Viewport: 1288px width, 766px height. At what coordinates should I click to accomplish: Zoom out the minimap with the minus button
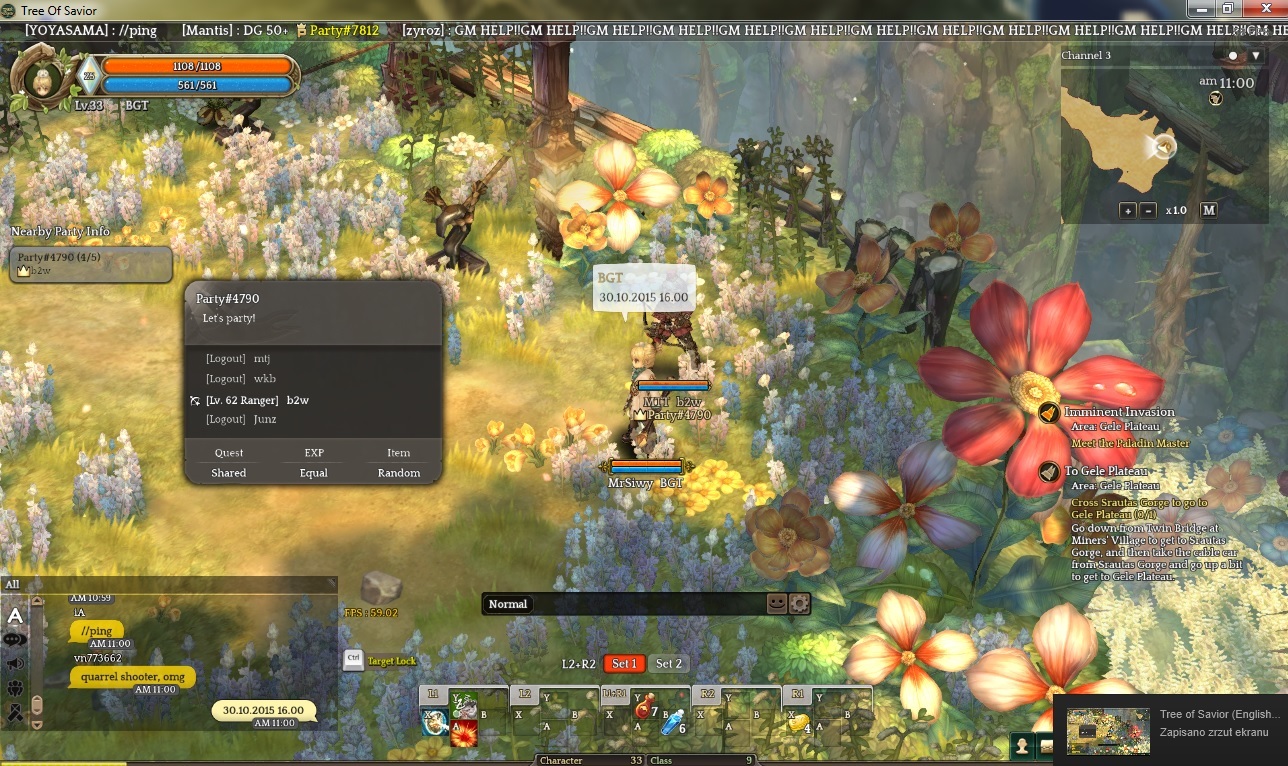click(x=1148, y=210)
